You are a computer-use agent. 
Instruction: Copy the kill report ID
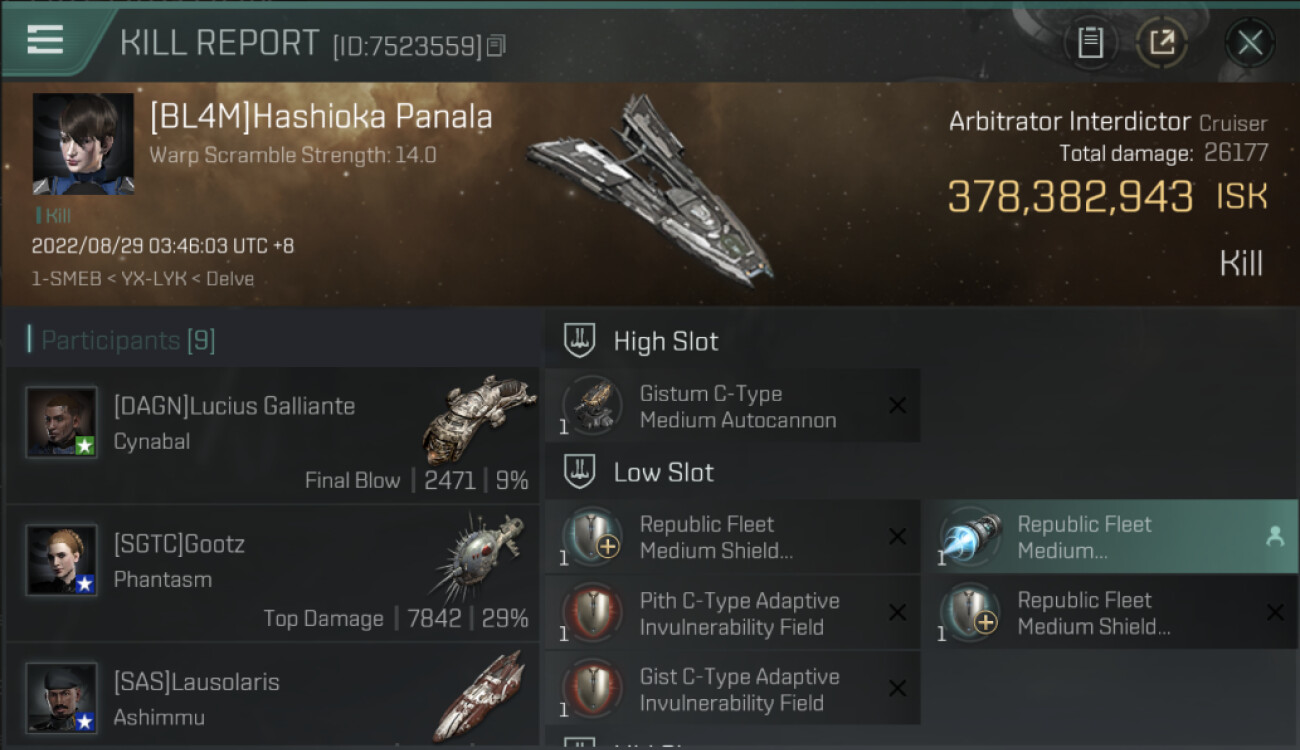(497, 45)
